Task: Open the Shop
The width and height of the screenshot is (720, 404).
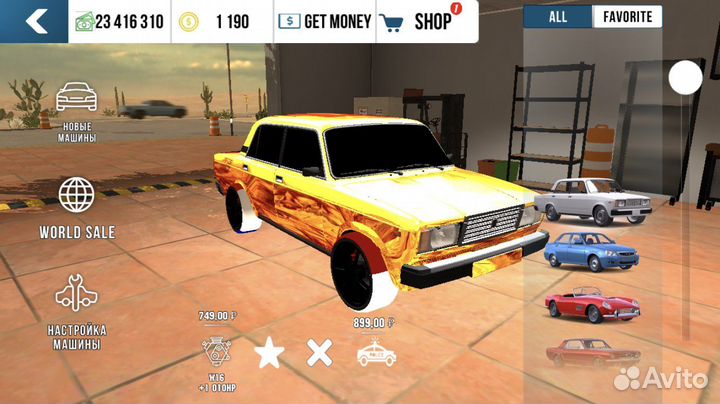Action: tap(419, 20)
